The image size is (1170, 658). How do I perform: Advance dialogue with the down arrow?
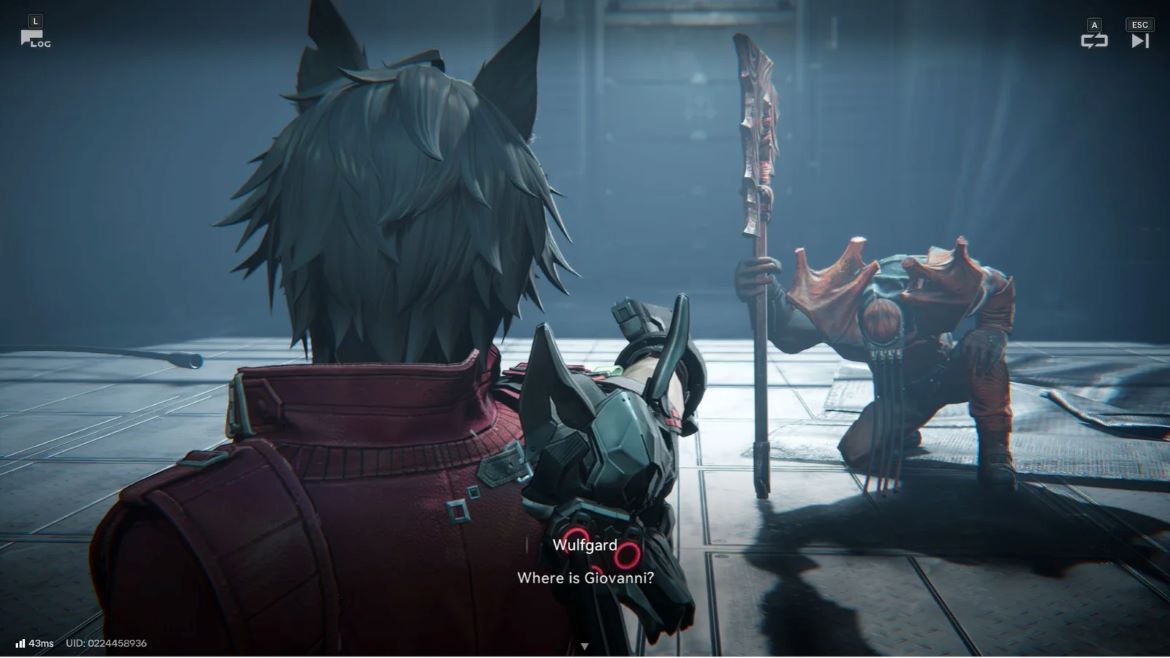point(585,646)
